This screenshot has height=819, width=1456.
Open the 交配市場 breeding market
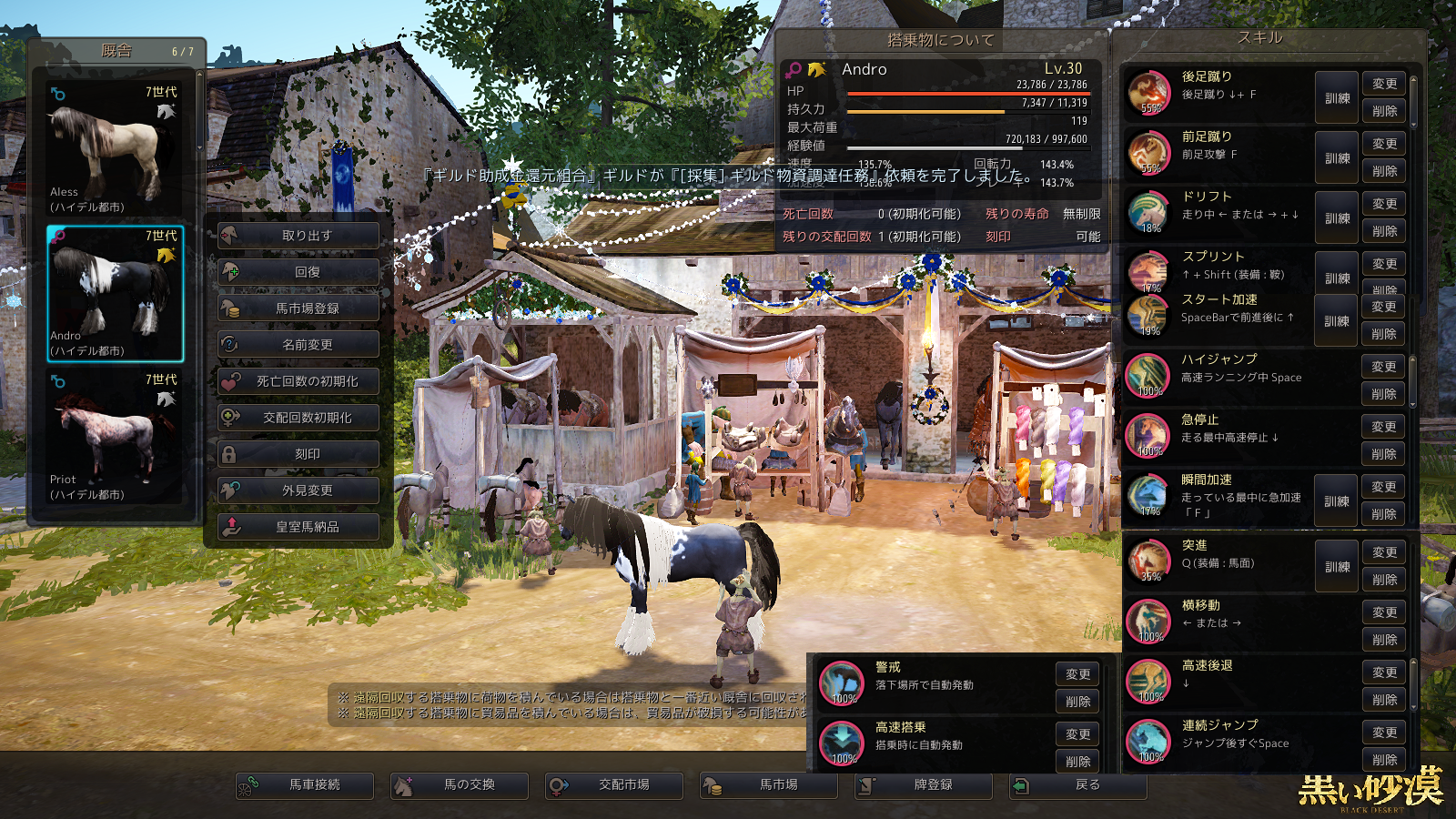coord(614,785)
